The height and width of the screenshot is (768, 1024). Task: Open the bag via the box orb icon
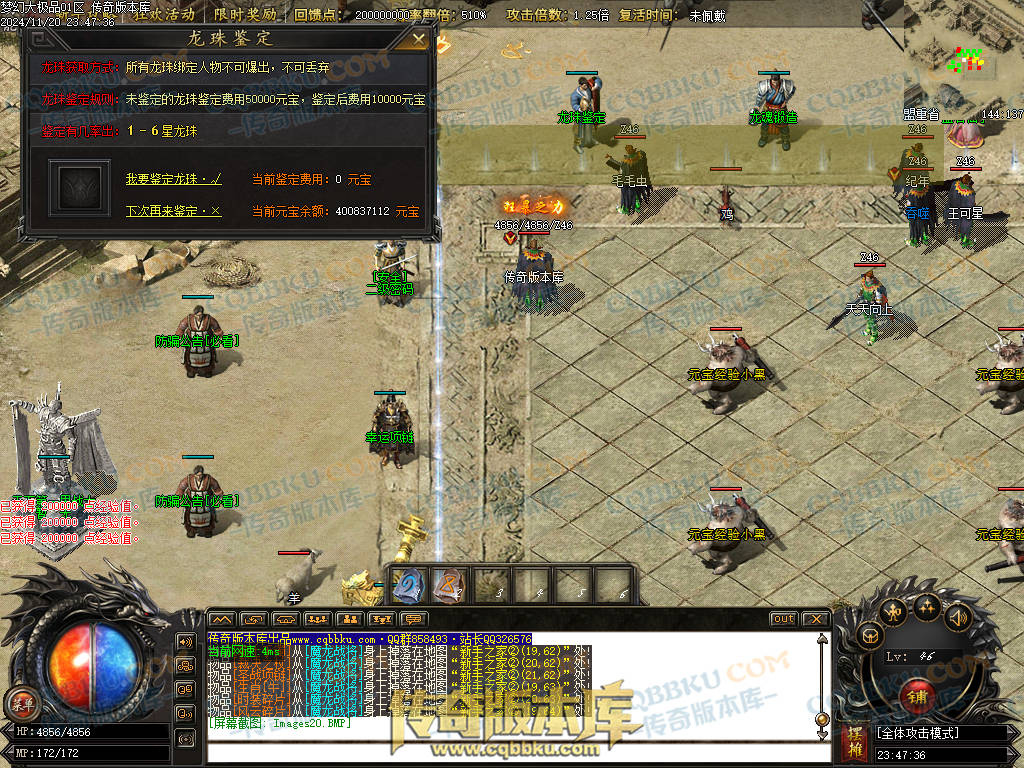point(870,634)
